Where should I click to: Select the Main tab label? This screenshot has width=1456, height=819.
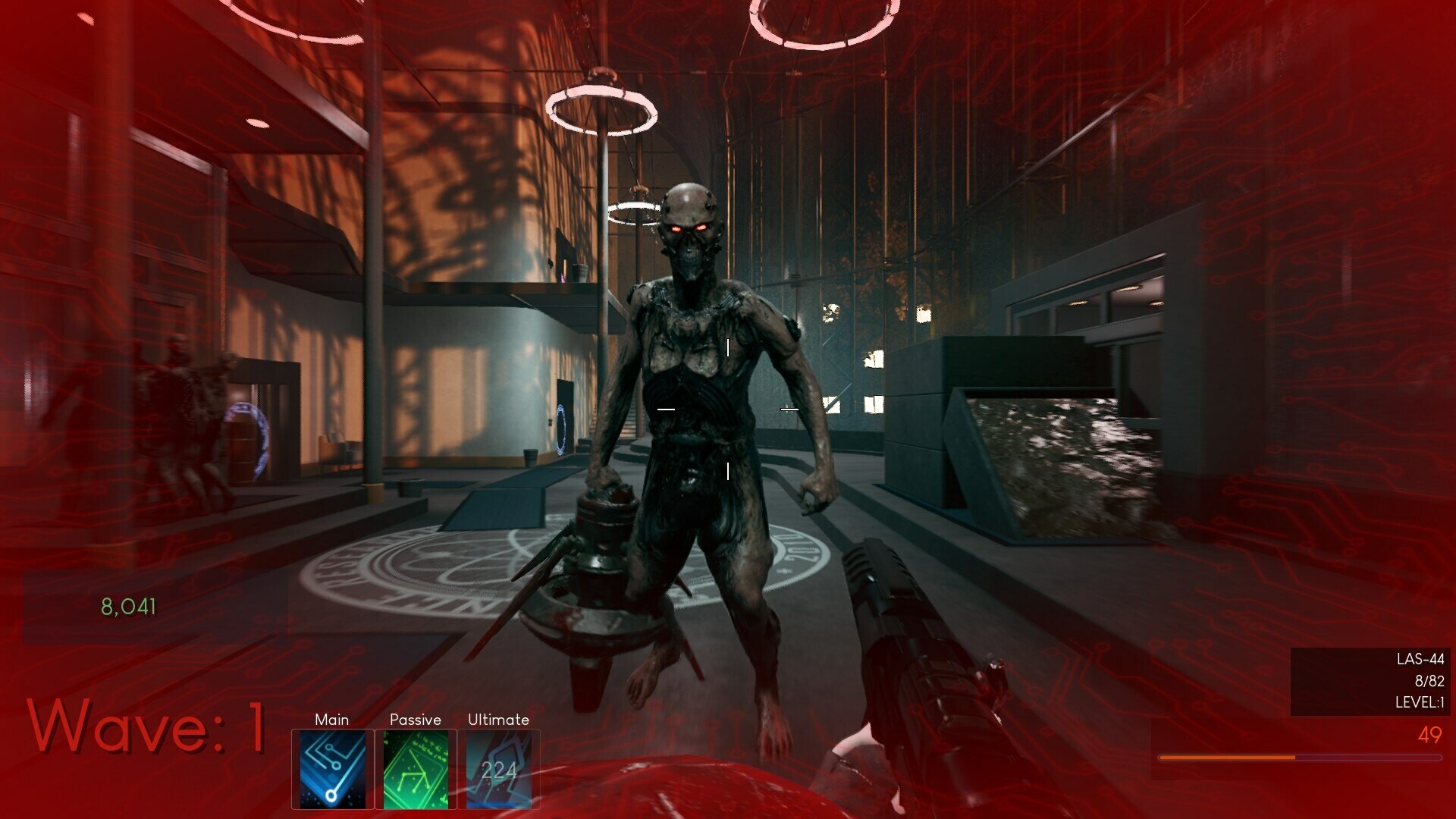pos(331,720)
